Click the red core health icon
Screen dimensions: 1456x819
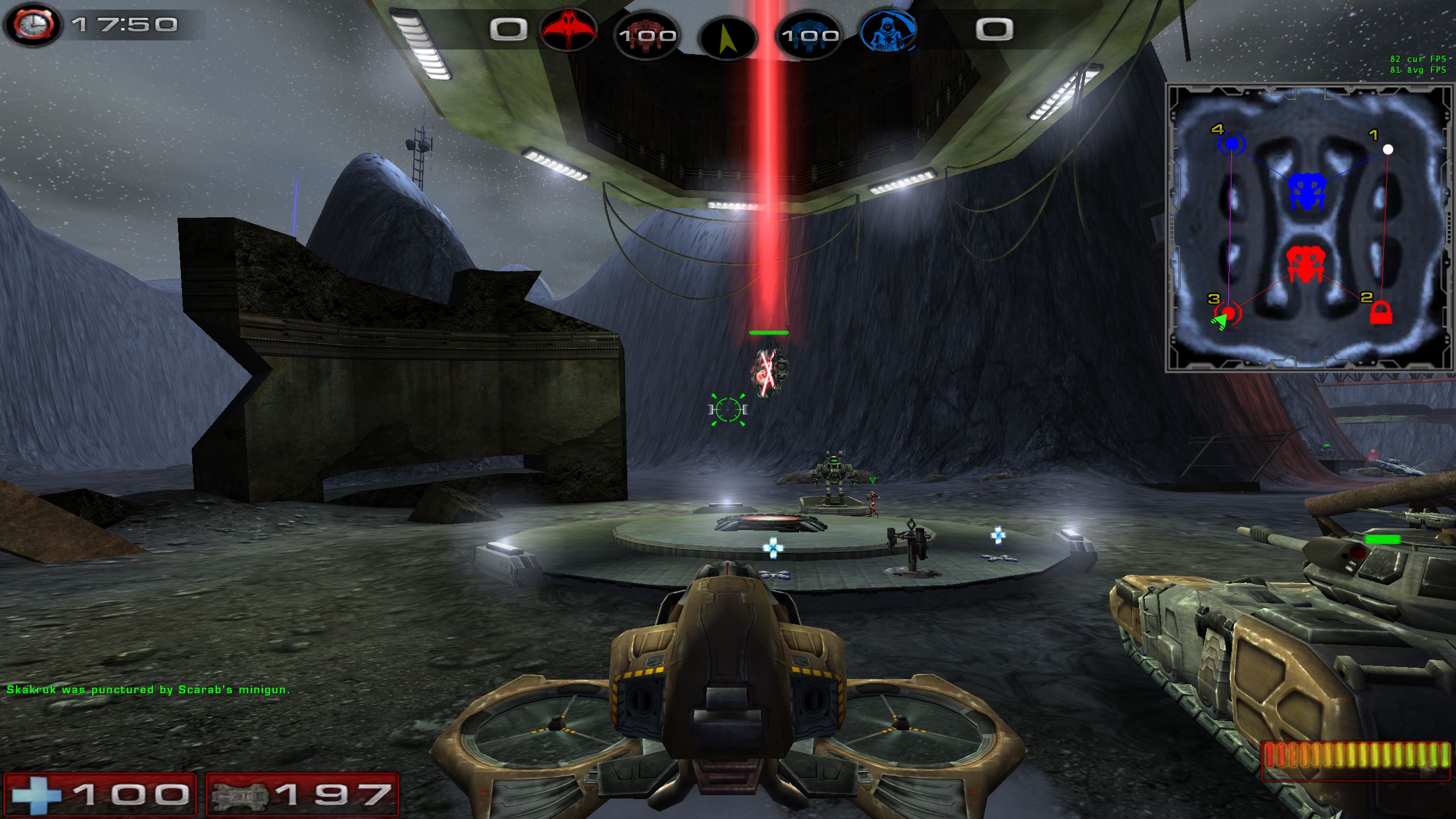pyautogui.click(x=647, y=35)
